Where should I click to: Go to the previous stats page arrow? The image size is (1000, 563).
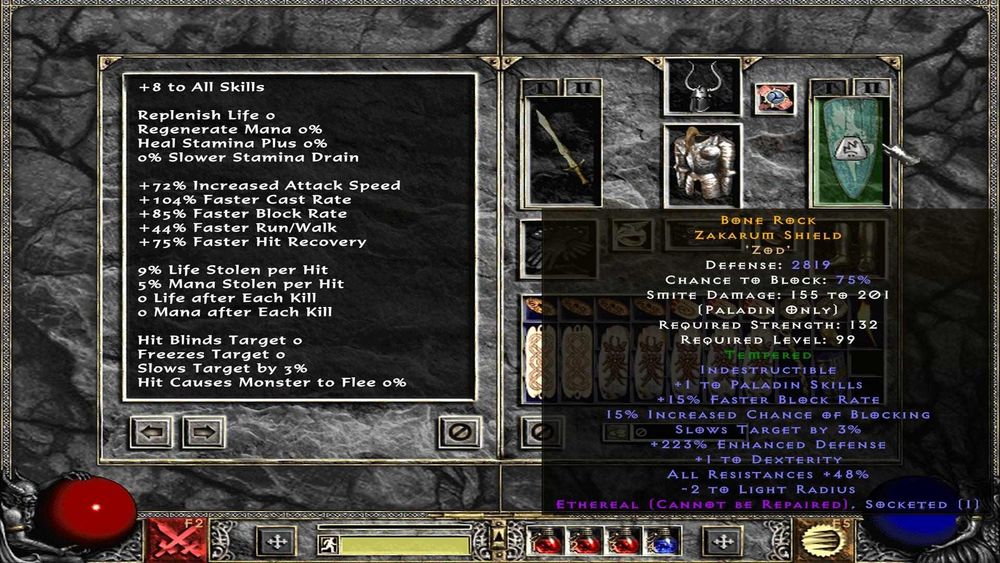(x=152, y=433)
